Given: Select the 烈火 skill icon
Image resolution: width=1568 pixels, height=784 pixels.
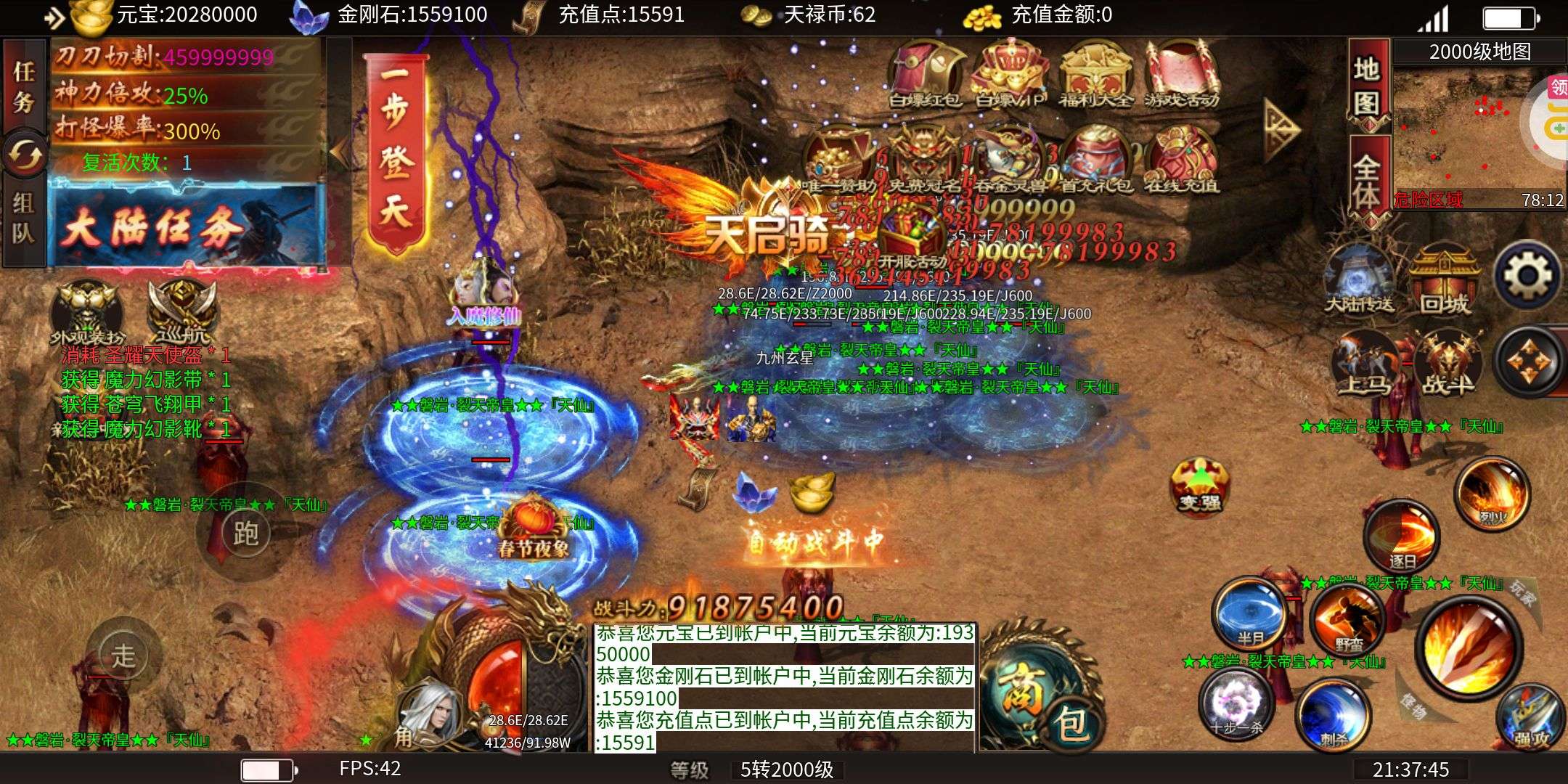Looking at the screenshot, I should 1492,494.
